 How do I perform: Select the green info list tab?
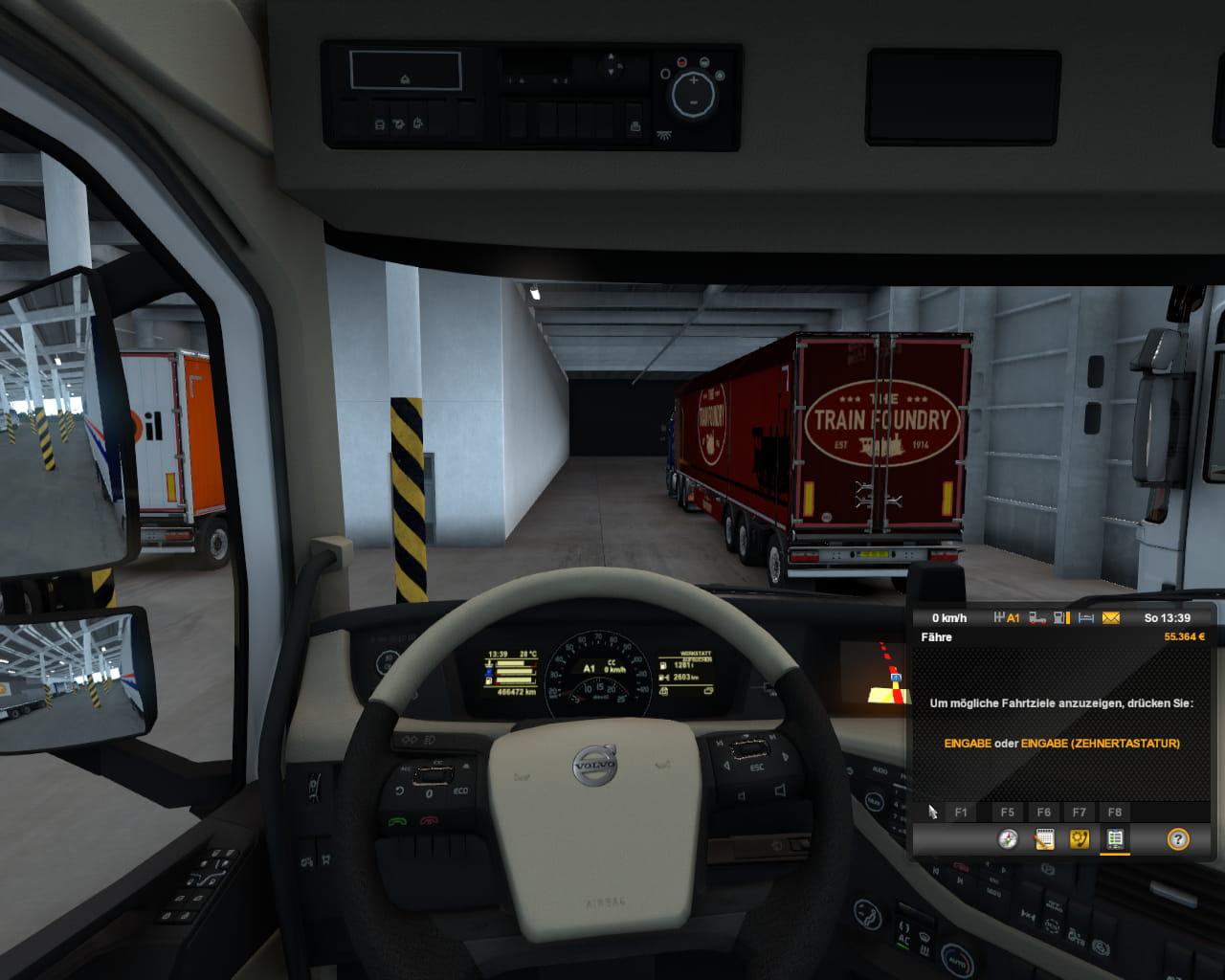1115,839
